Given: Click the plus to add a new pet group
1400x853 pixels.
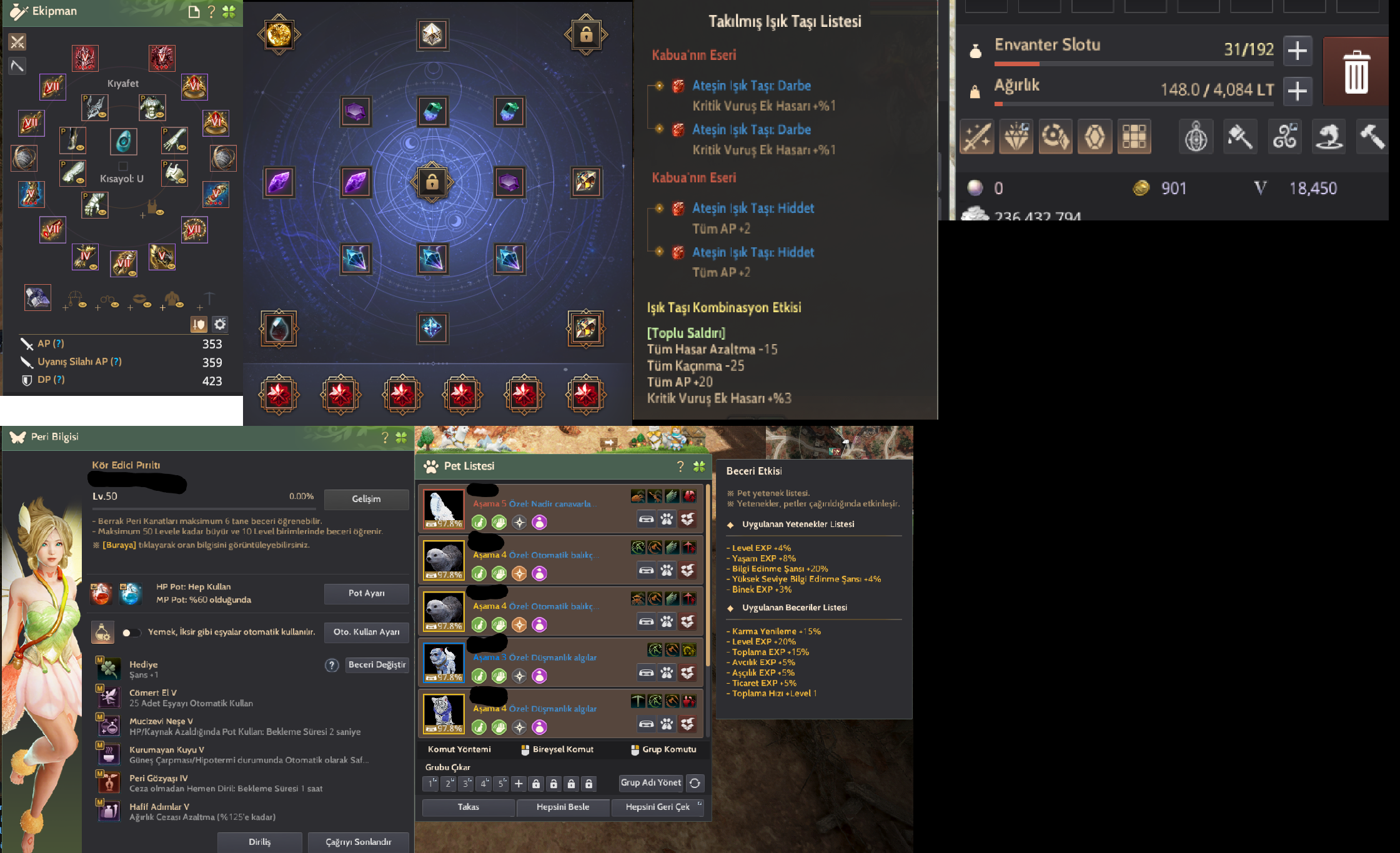Looking at the screenshot, I should [x=519, y=784].
